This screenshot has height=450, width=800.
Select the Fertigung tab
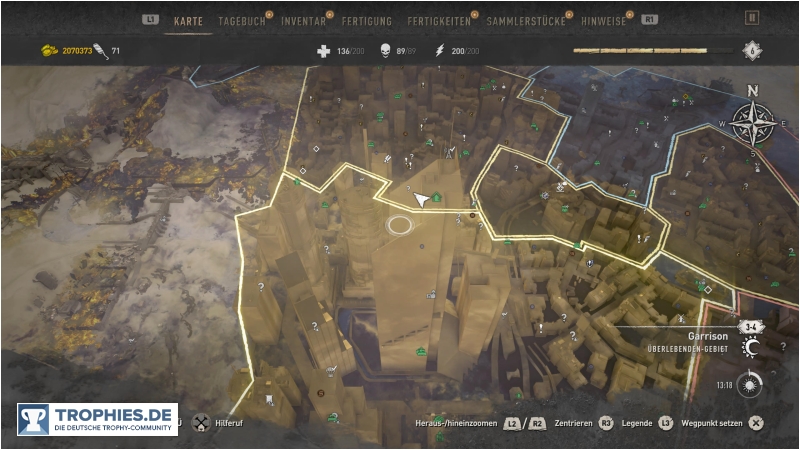(x=366, y=19)
